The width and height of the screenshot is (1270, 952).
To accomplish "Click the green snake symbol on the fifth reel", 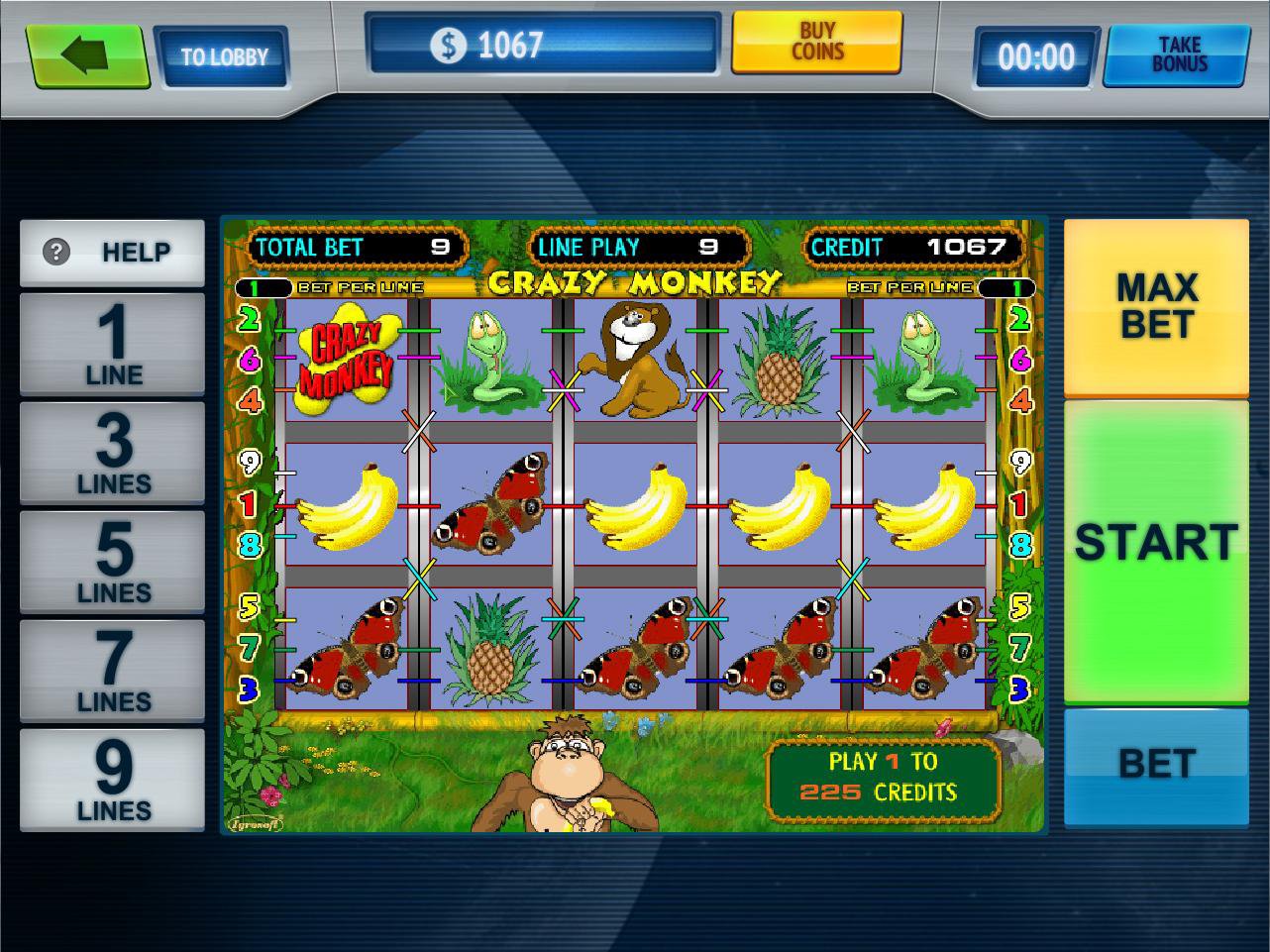I will point(919,359).
